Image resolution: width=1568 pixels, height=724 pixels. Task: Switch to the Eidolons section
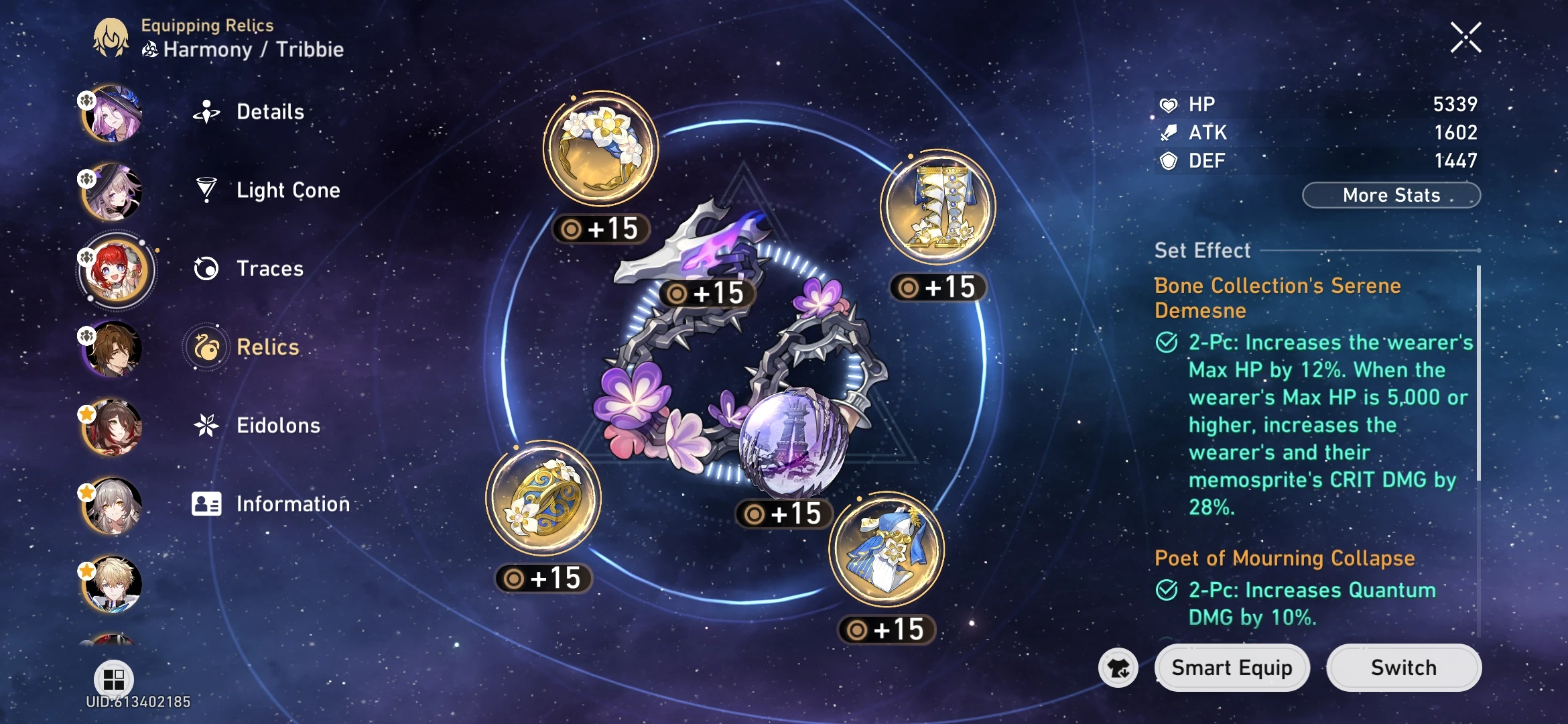click(x=278, y=425)
